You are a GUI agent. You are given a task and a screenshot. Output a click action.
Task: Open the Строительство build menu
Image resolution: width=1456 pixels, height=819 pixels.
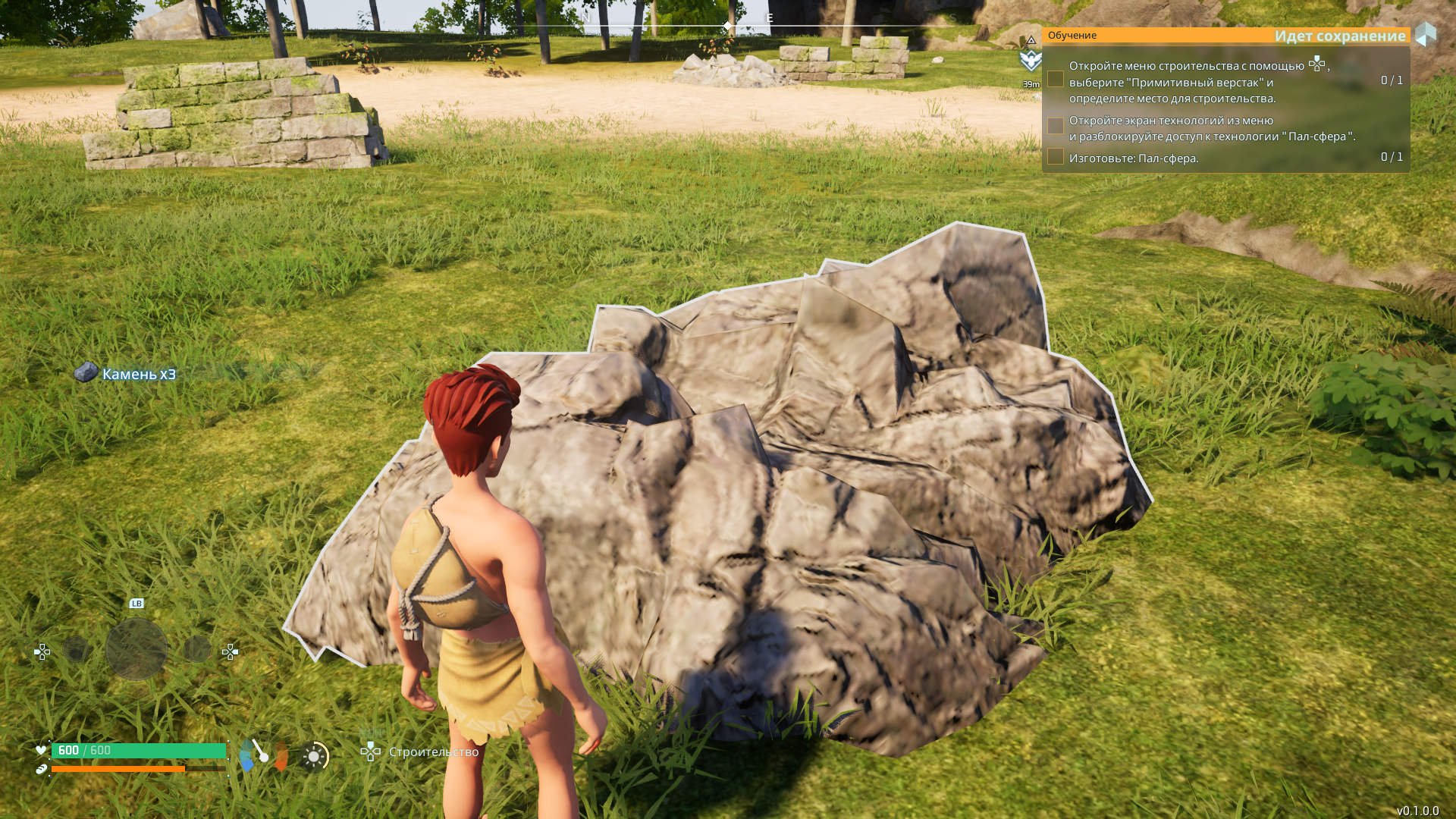419,752
